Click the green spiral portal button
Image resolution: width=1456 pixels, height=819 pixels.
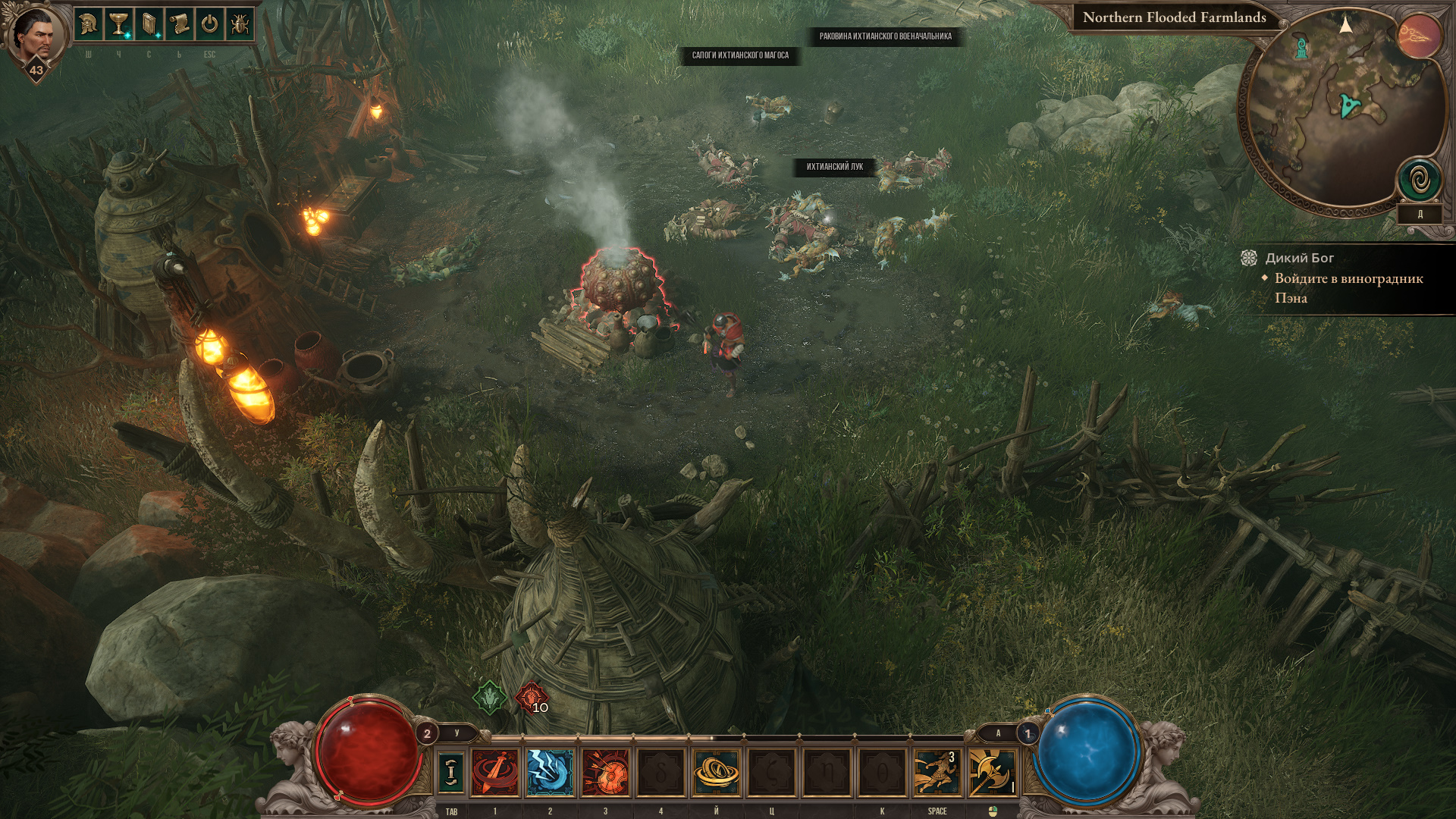pos(1420,180)
